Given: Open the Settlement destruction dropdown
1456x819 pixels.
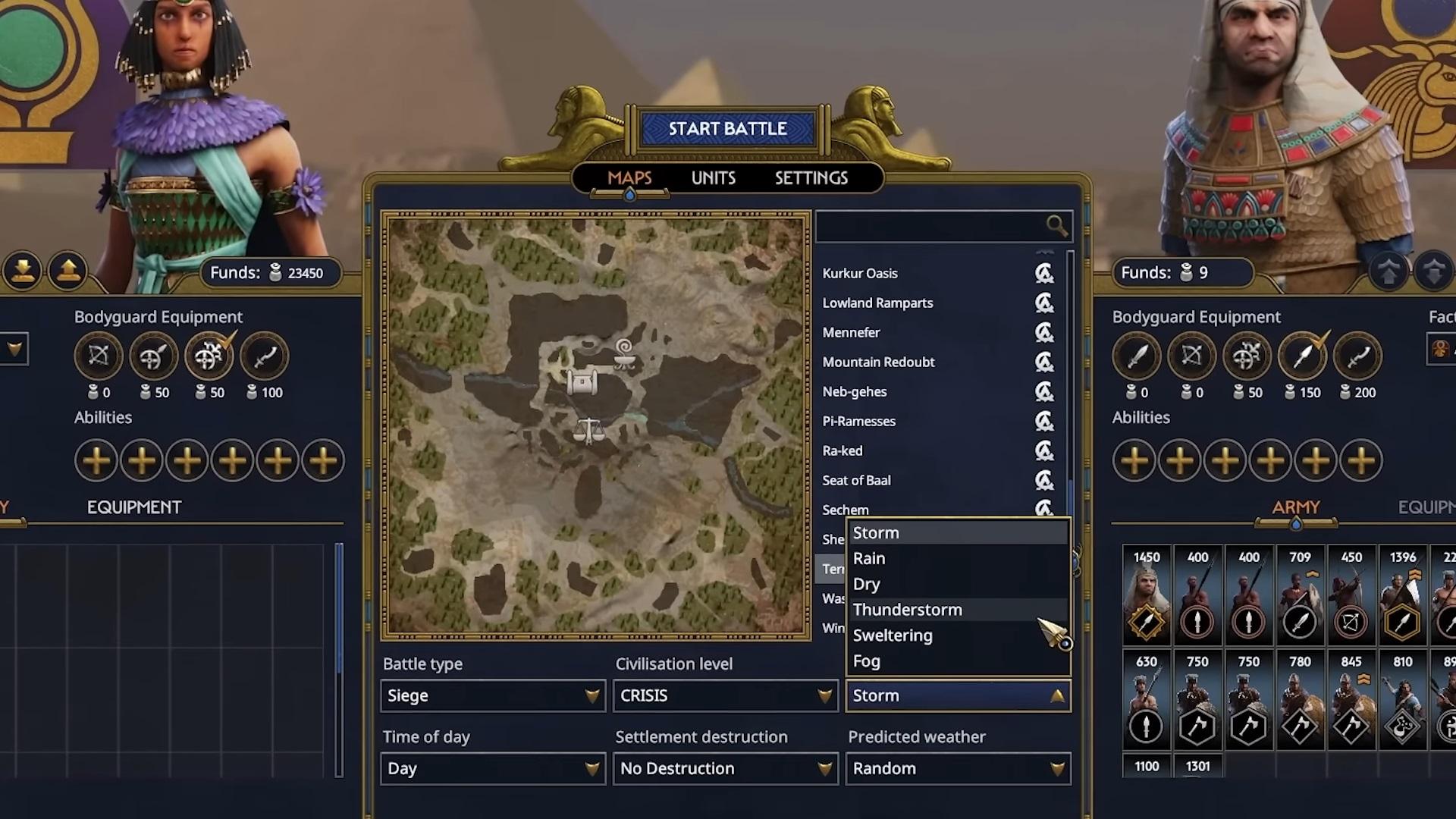Looking at the screenshot, I should [x=725, y=768].
